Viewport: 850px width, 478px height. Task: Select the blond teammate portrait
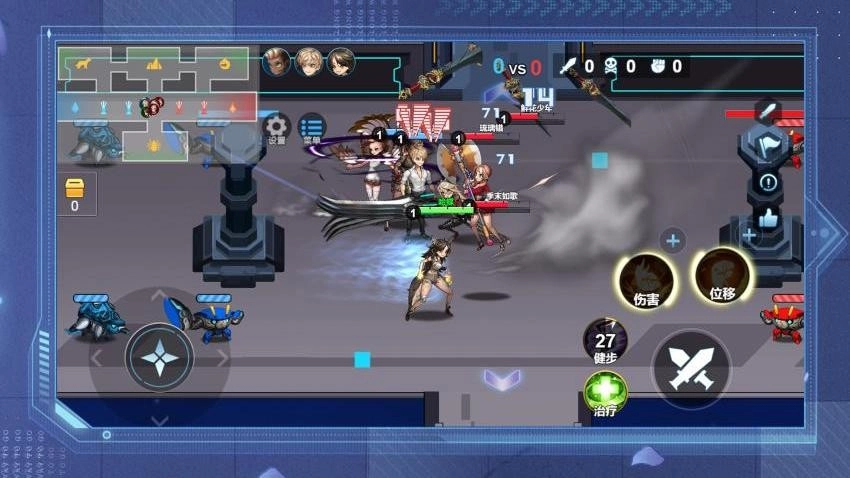coord(309,62)
